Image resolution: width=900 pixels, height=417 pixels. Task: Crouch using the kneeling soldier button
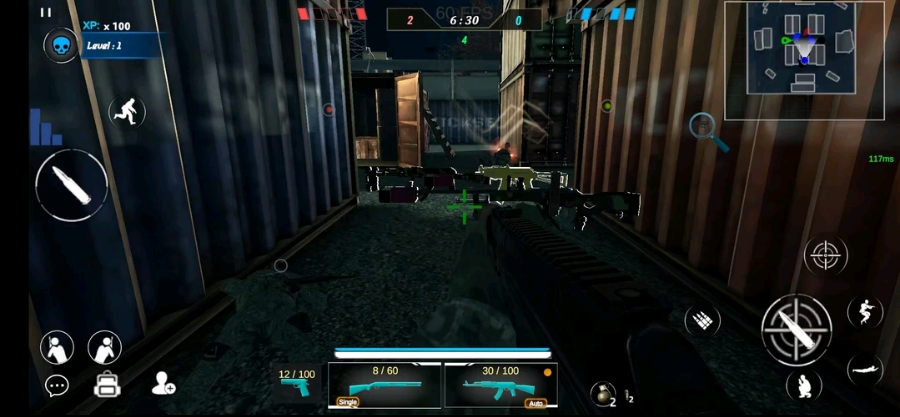point(804,385)
